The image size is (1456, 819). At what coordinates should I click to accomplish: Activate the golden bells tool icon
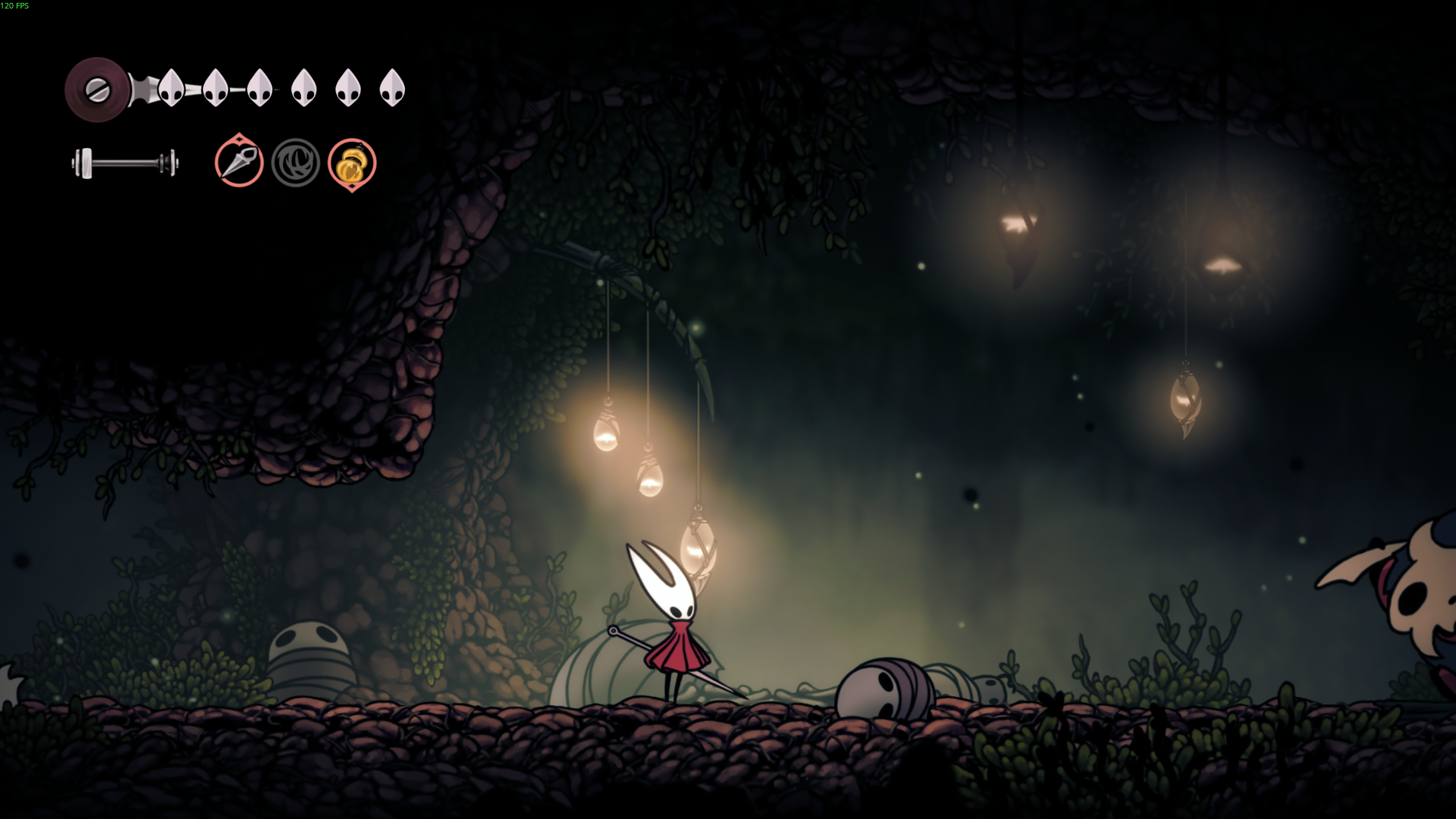coord(351,164)
